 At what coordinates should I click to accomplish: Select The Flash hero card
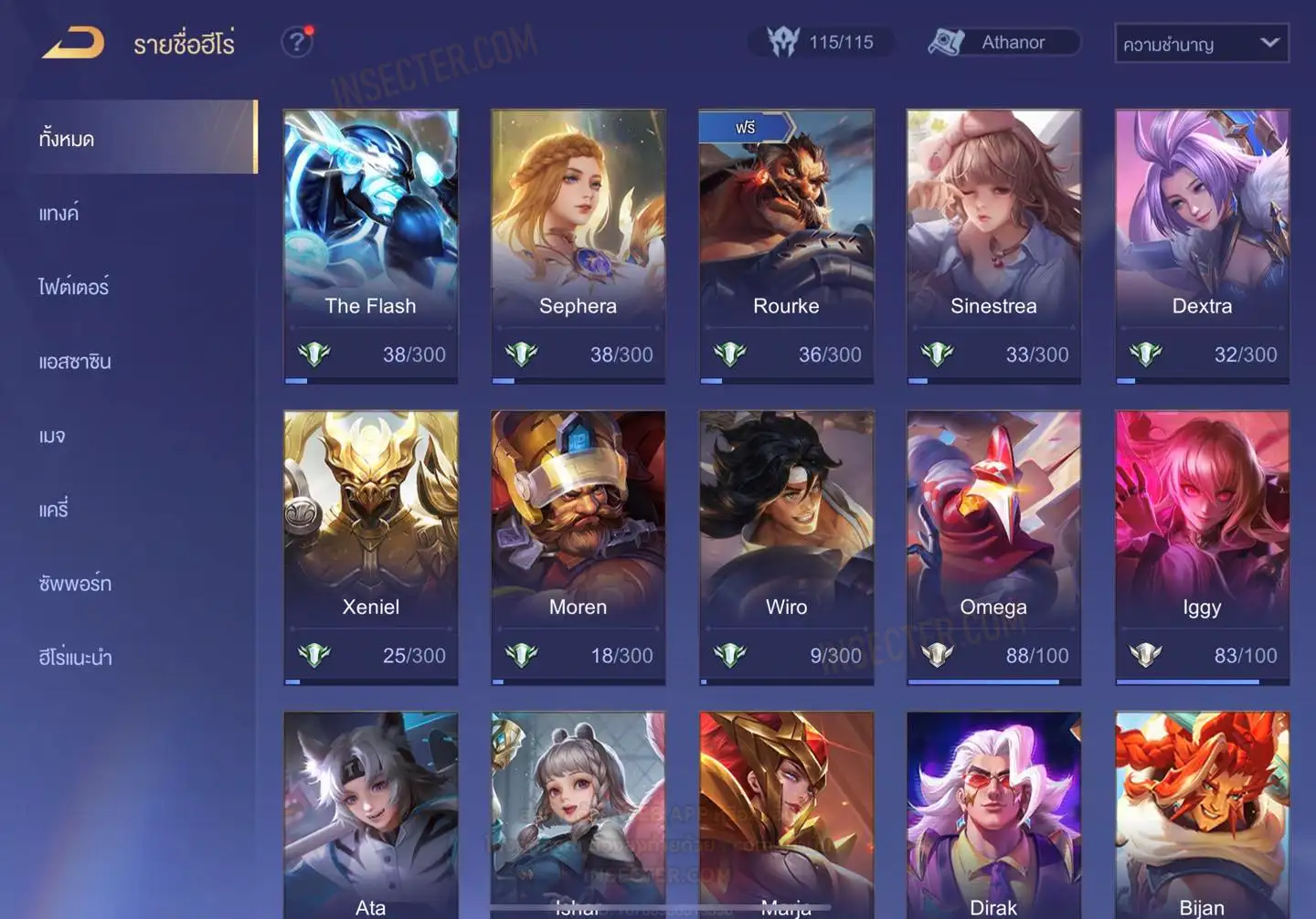pos(370,245)
